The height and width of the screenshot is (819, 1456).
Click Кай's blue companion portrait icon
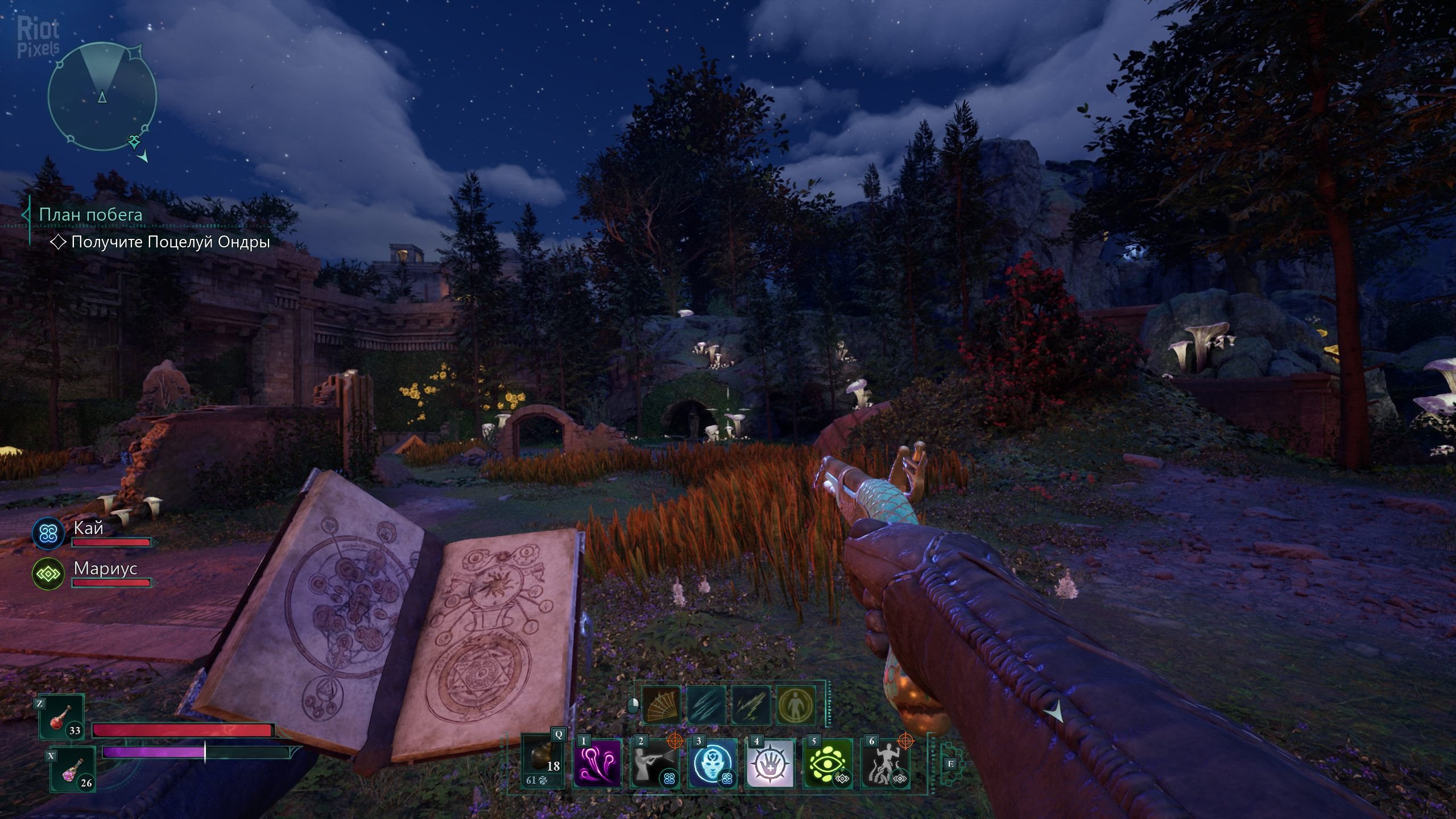(x=48, y=533)
